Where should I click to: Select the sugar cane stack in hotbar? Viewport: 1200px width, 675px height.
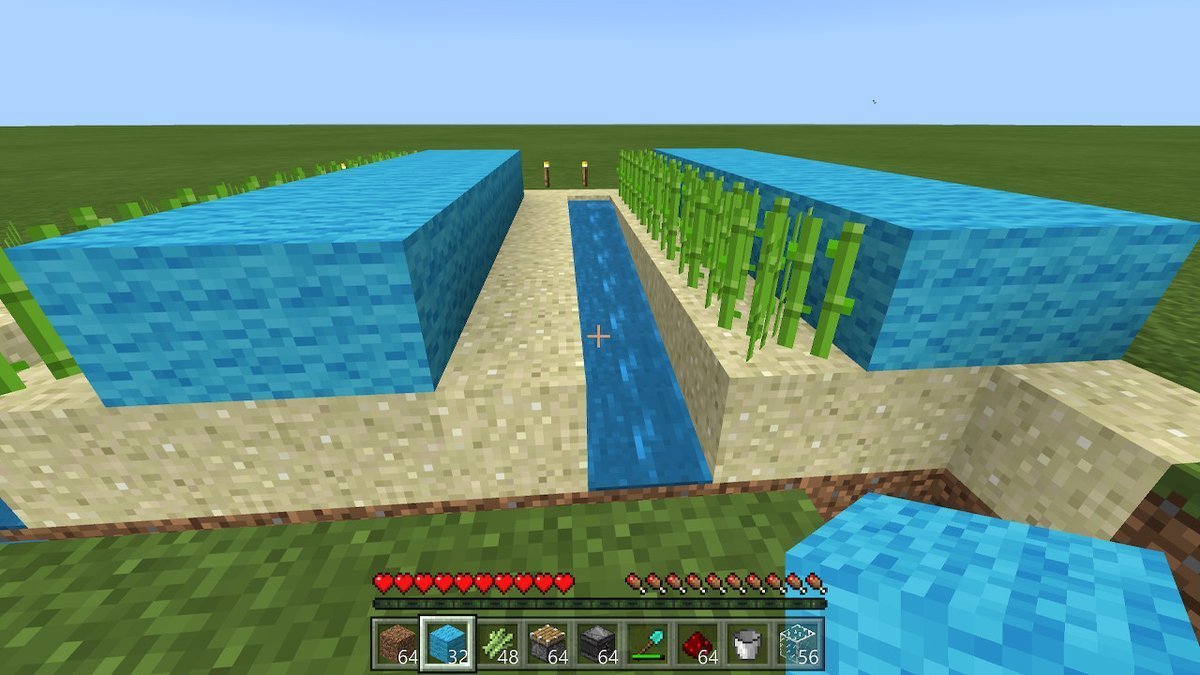coord(498,643)
